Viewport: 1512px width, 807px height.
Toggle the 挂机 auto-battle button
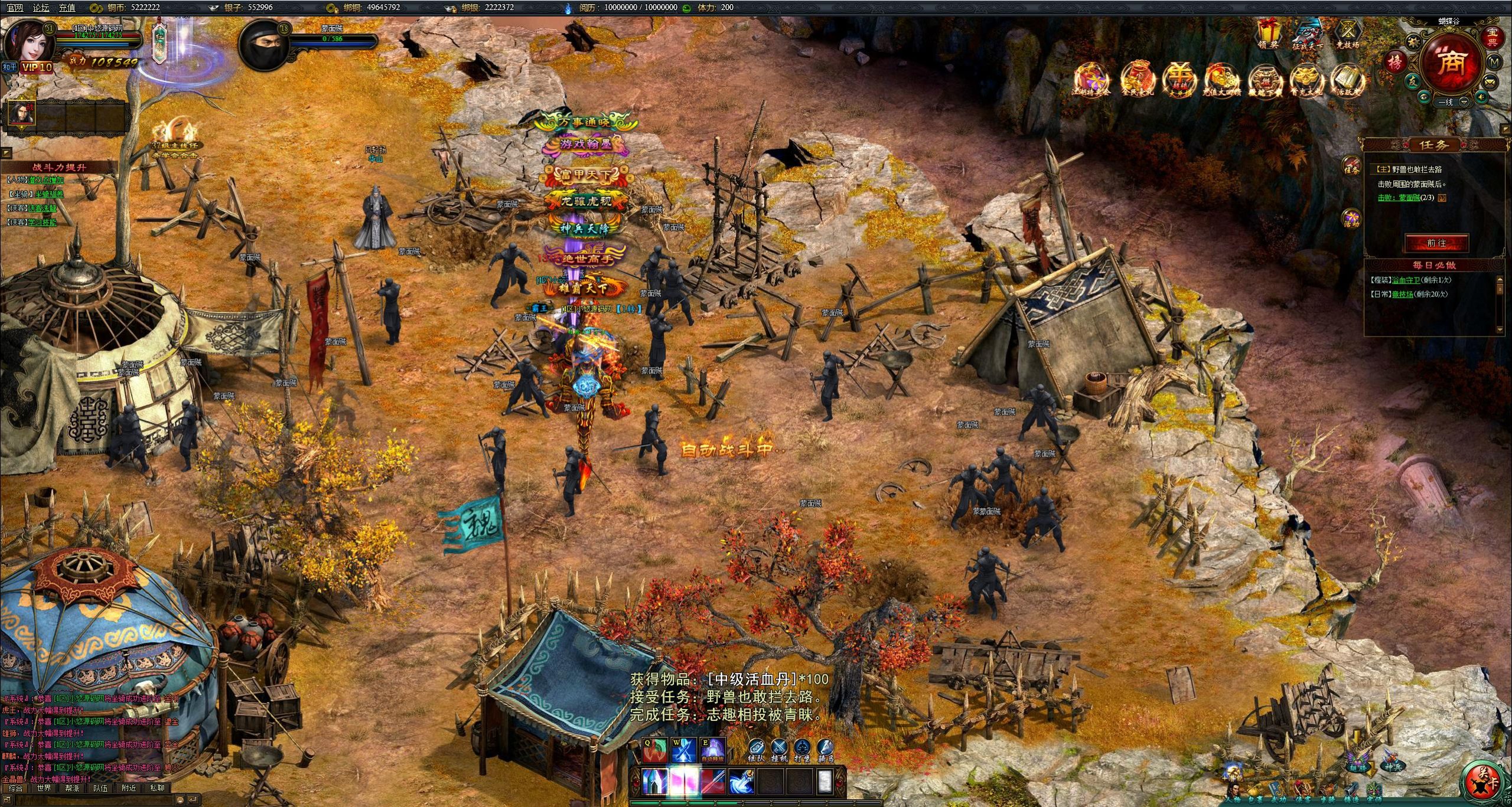point(779,750)
